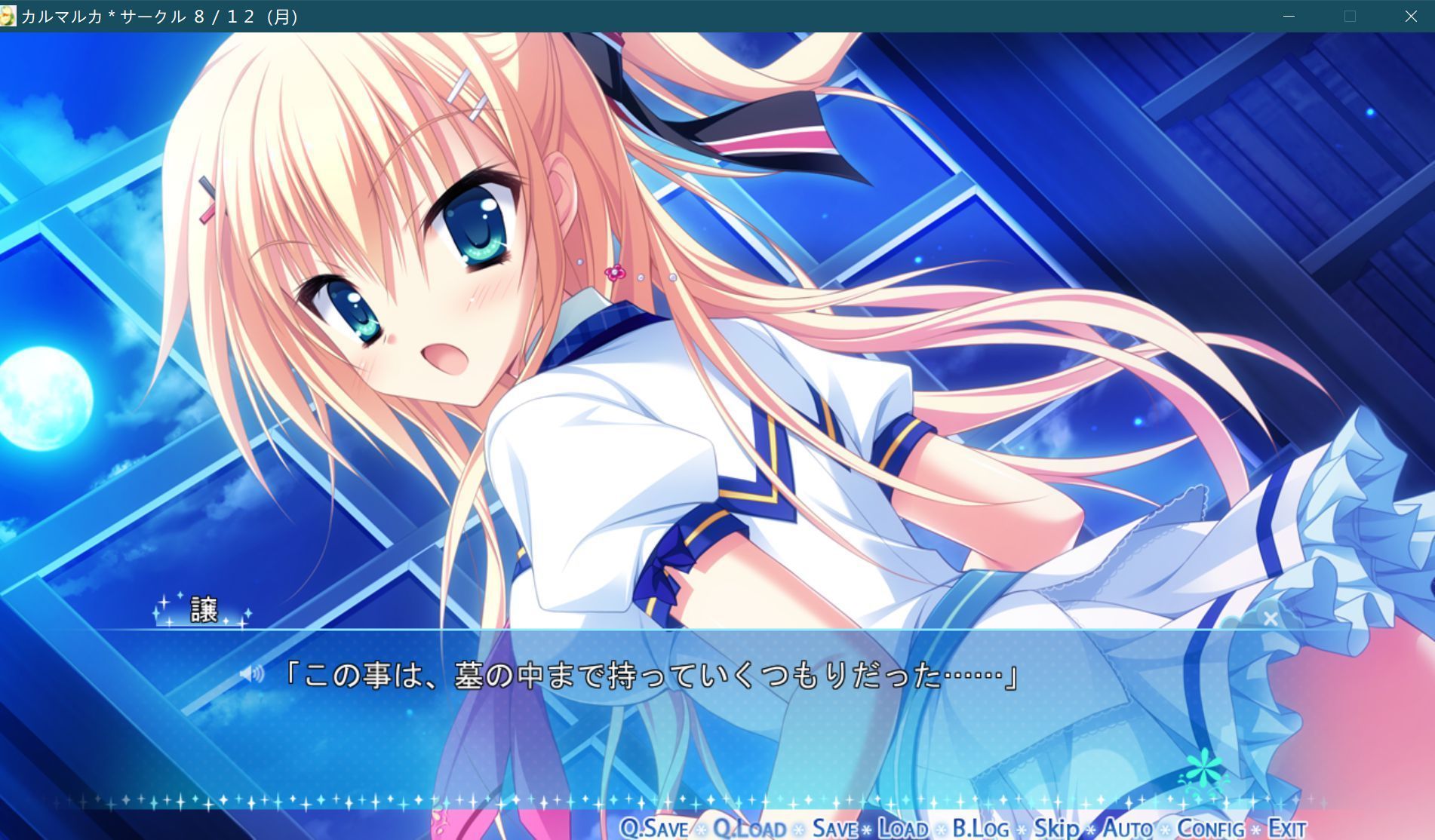
Task: Exit the game with Exit
Action: tap(1288, 827)
